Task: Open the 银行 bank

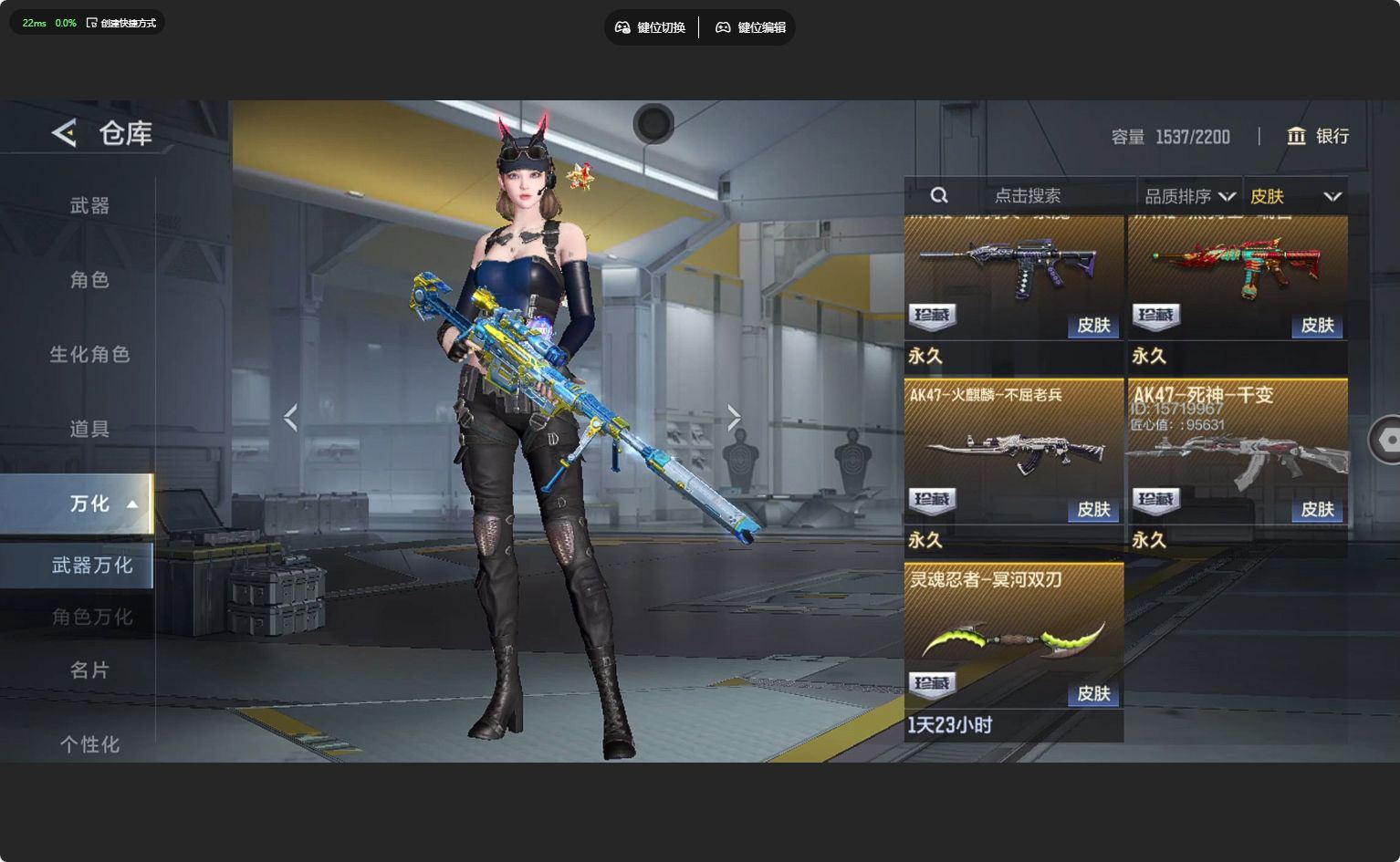Action: 1318,136
